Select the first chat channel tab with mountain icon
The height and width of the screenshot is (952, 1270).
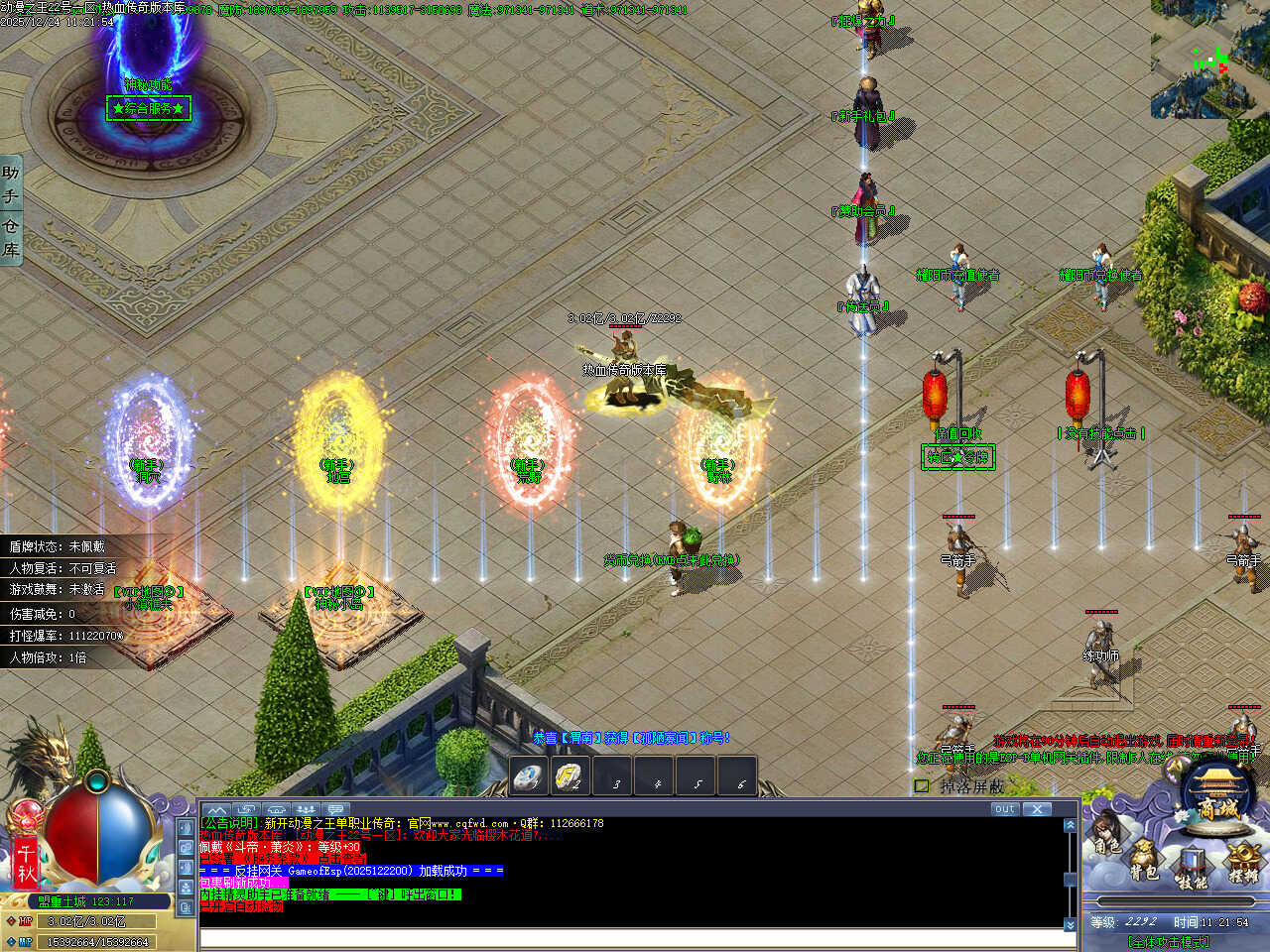[x=216, y=810]
